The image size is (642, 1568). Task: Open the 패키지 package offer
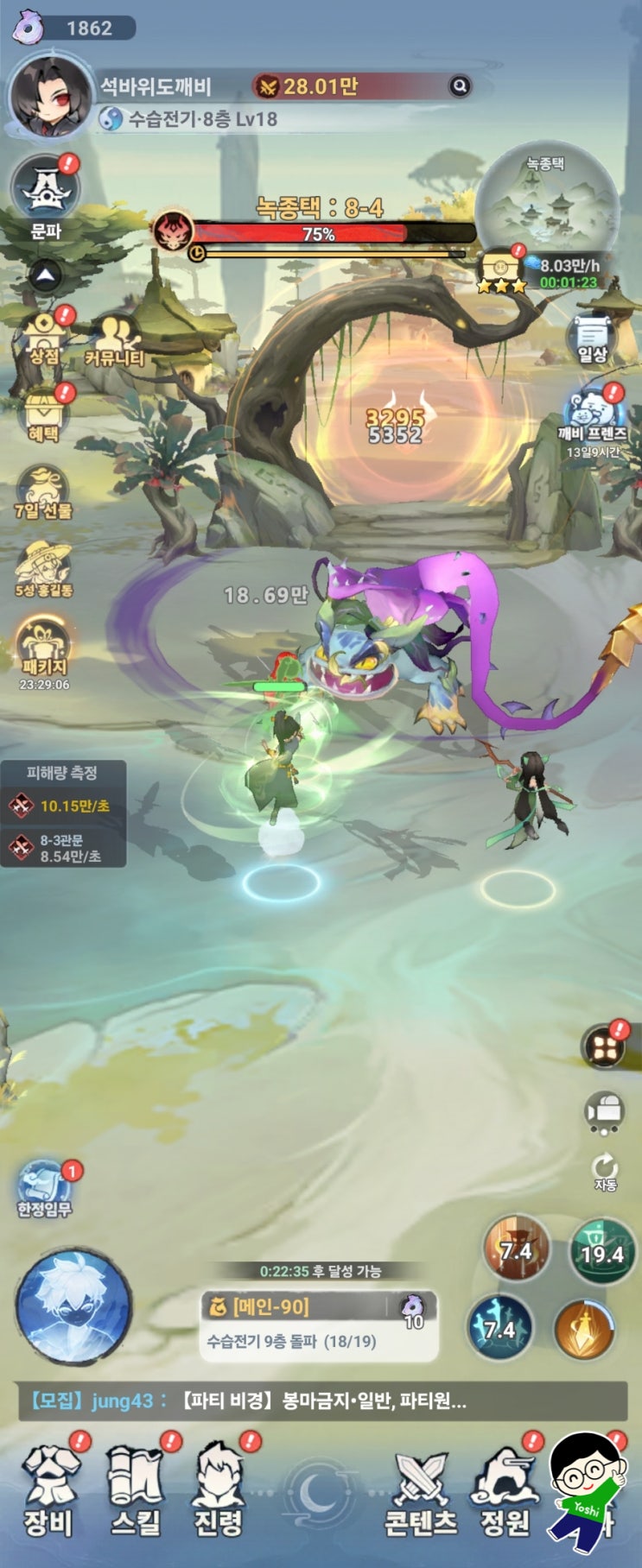[43, 649]
